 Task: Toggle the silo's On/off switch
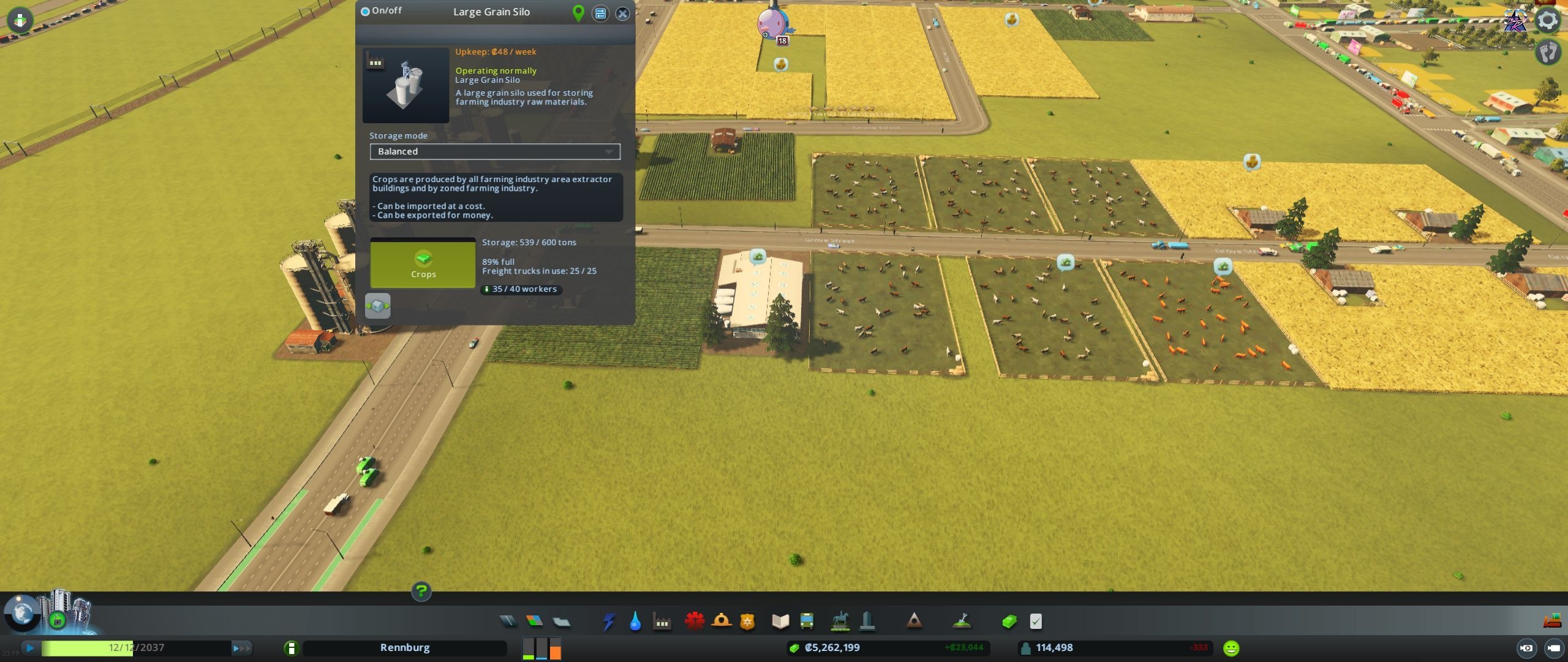coord(366,11)
